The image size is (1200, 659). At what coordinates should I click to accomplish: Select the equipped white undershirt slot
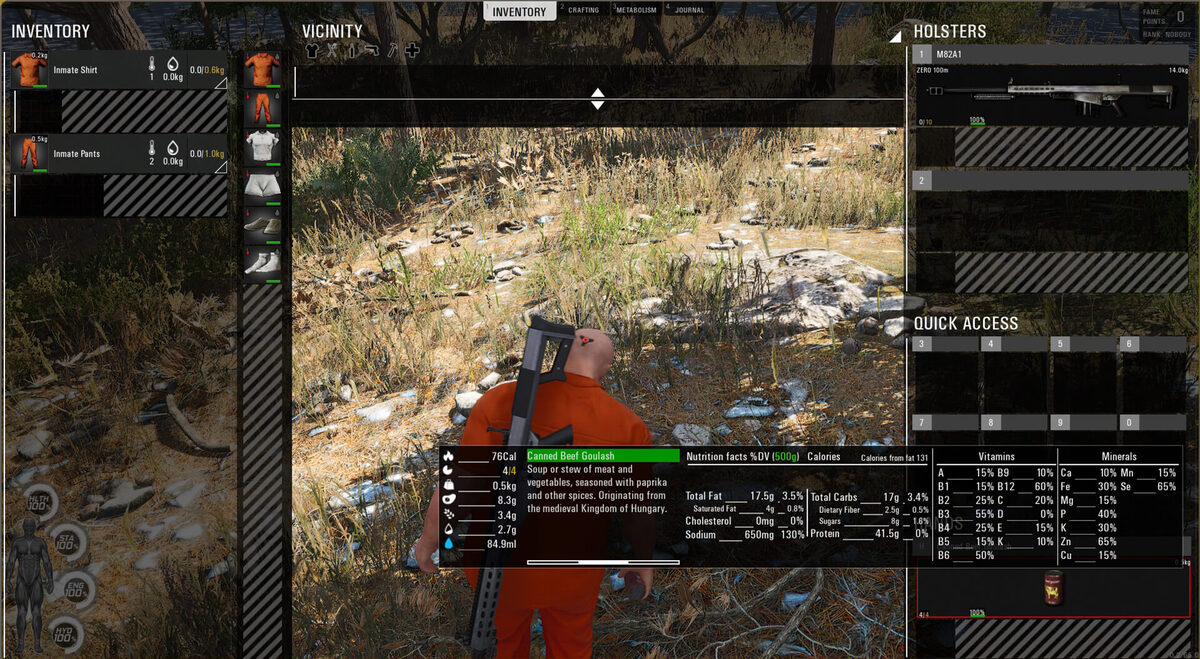262,148
